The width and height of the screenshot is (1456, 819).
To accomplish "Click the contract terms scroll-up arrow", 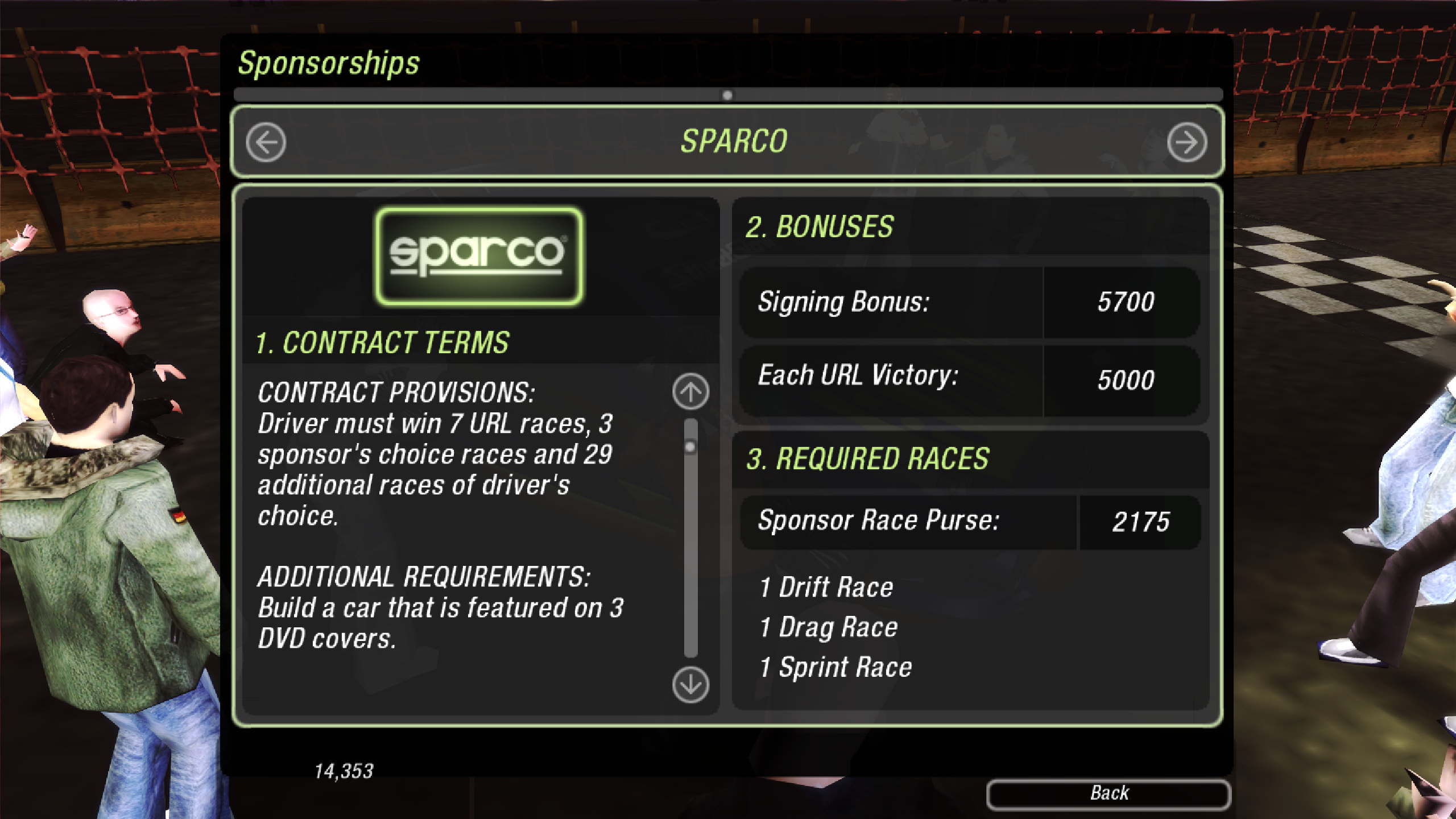I will tap(690, 391).
